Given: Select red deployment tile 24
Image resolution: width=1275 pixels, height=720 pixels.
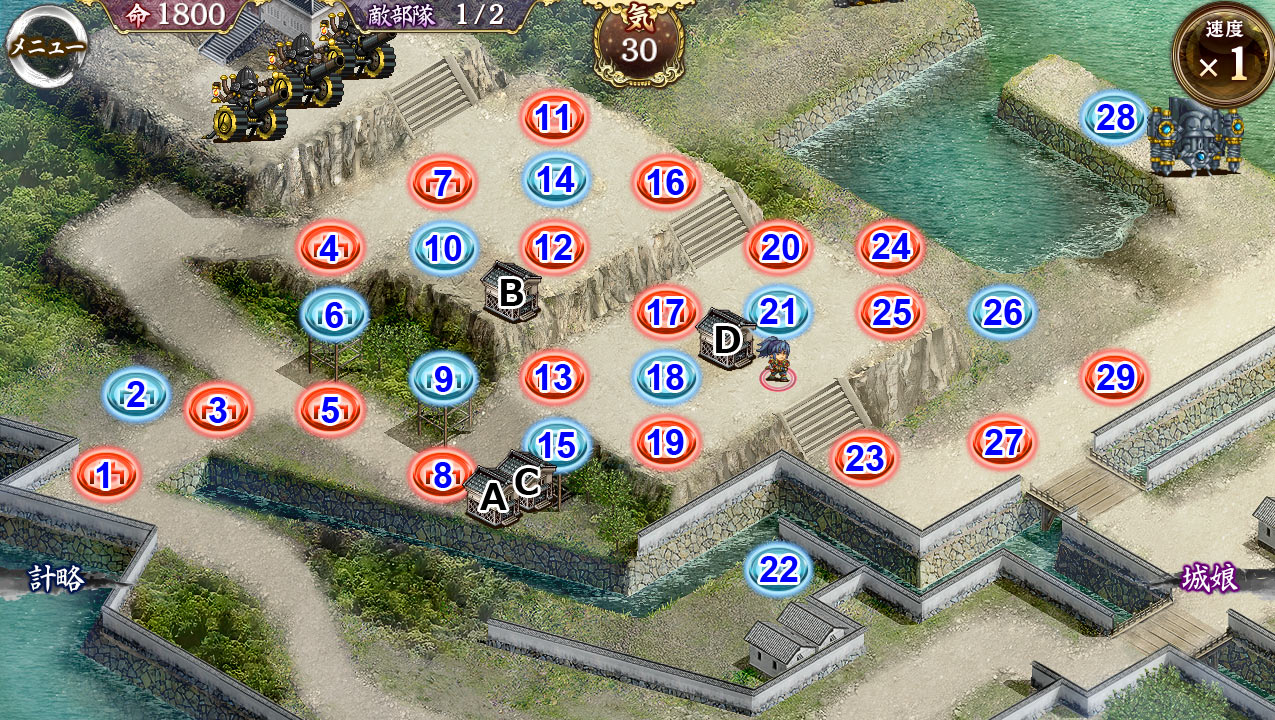Looking at the screenshot, I should click(x=890, y=247).
